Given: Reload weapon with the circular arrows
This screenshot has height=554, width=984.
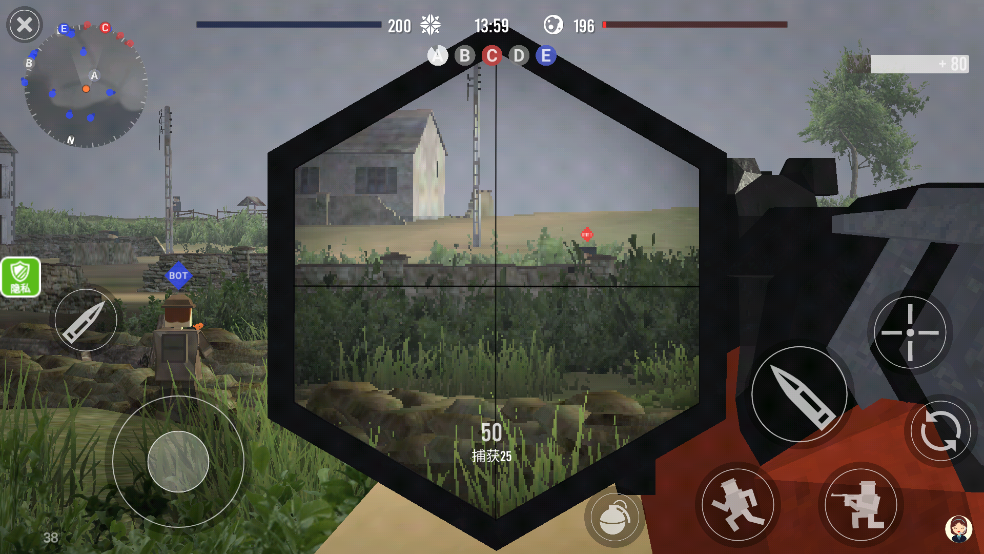Looking at the screenshot, I should [x=940, y=431].
